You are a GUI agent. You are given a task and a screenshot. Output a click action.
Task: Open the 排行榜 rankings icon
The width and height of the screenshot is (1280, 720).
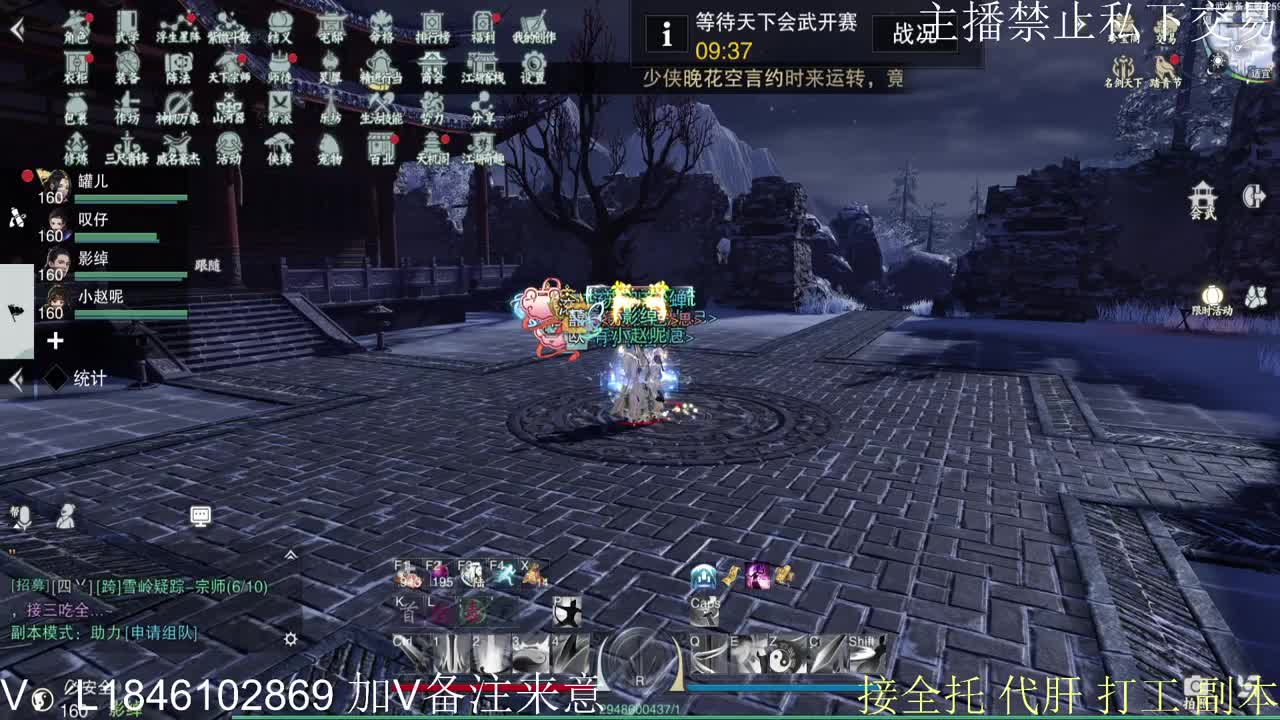431,27
